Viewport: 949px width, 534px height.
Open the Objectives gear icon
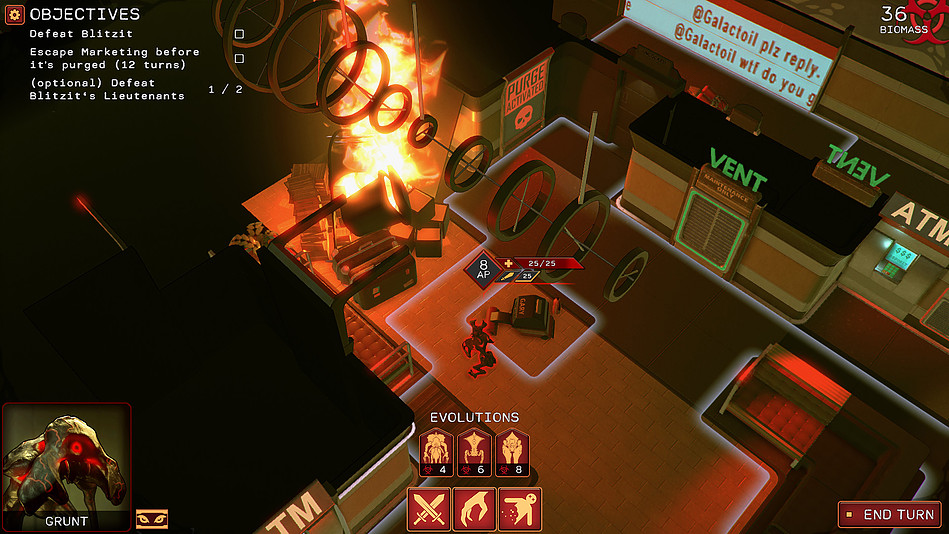click(x=15, y=14)
